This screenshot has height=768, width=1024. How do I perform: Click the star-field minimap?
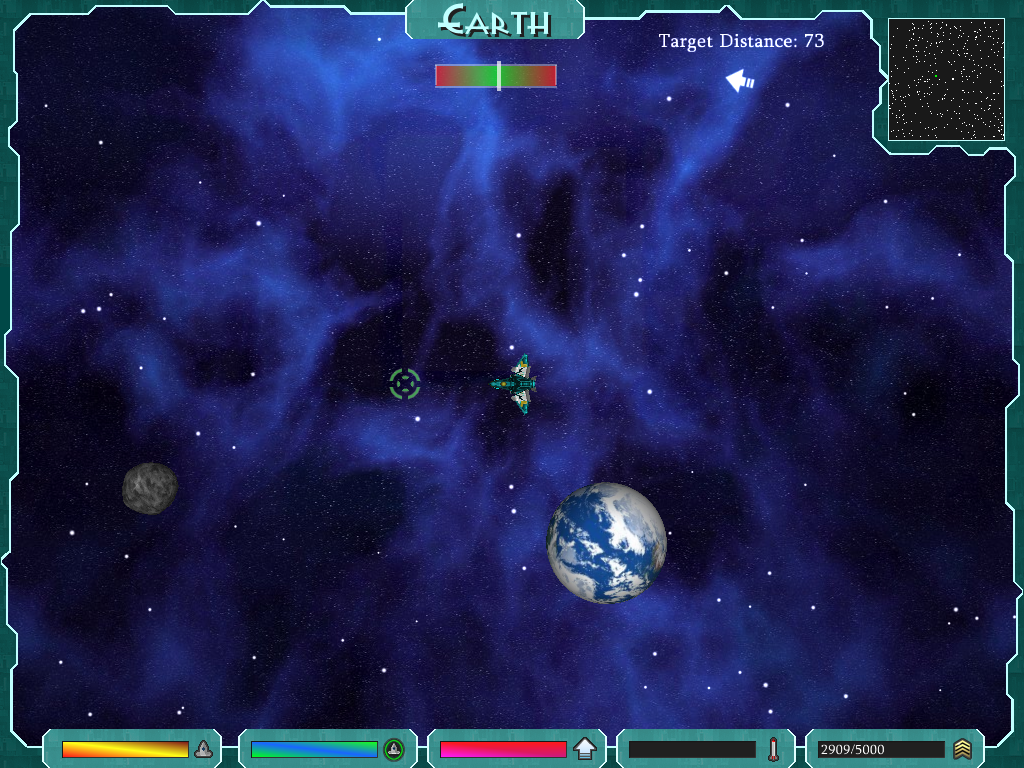(946, 79)
